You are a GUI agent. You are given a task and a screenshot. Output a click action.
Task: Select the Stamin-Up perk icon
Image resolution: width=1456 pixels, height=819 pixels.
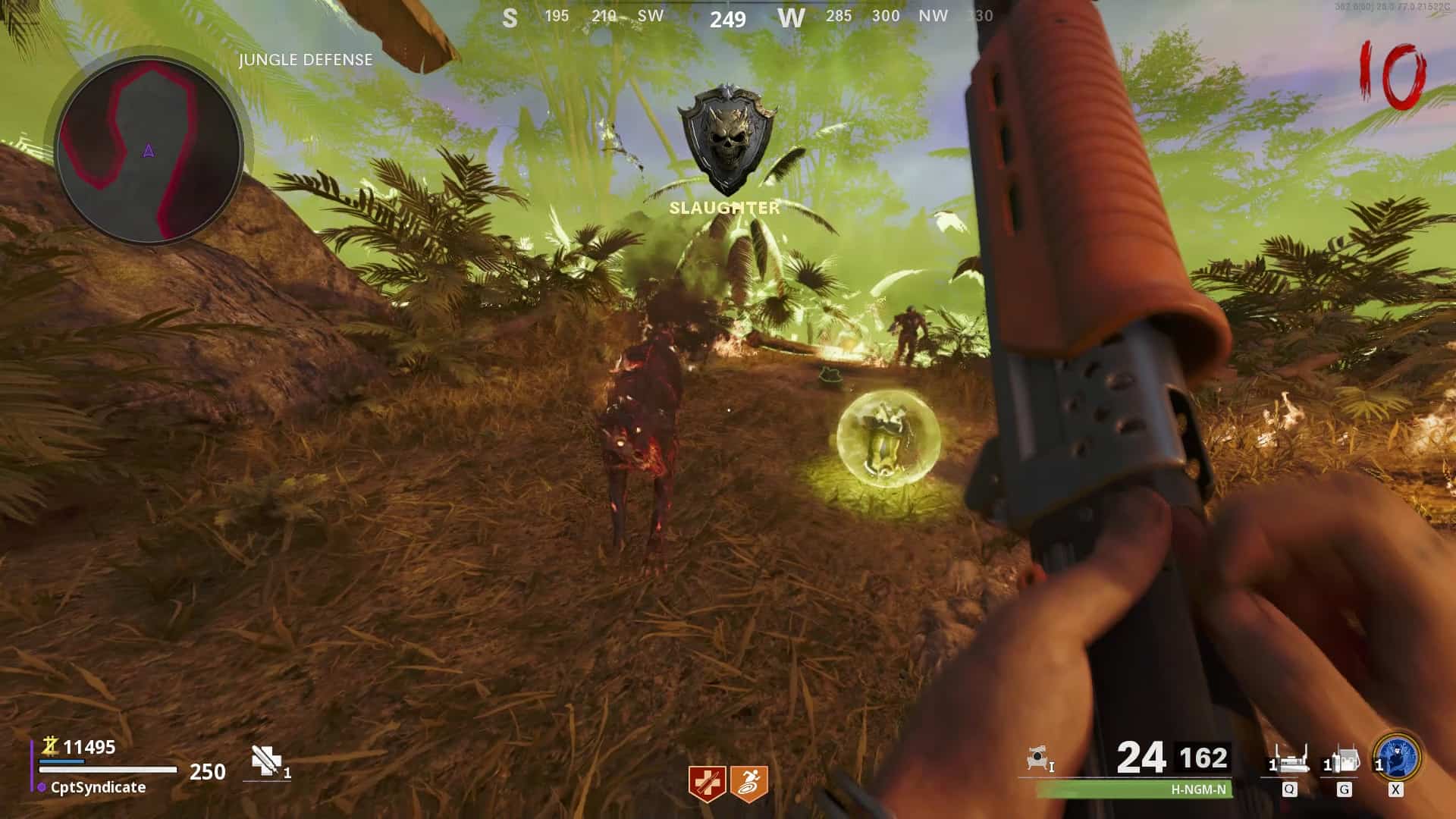(749, 783)
